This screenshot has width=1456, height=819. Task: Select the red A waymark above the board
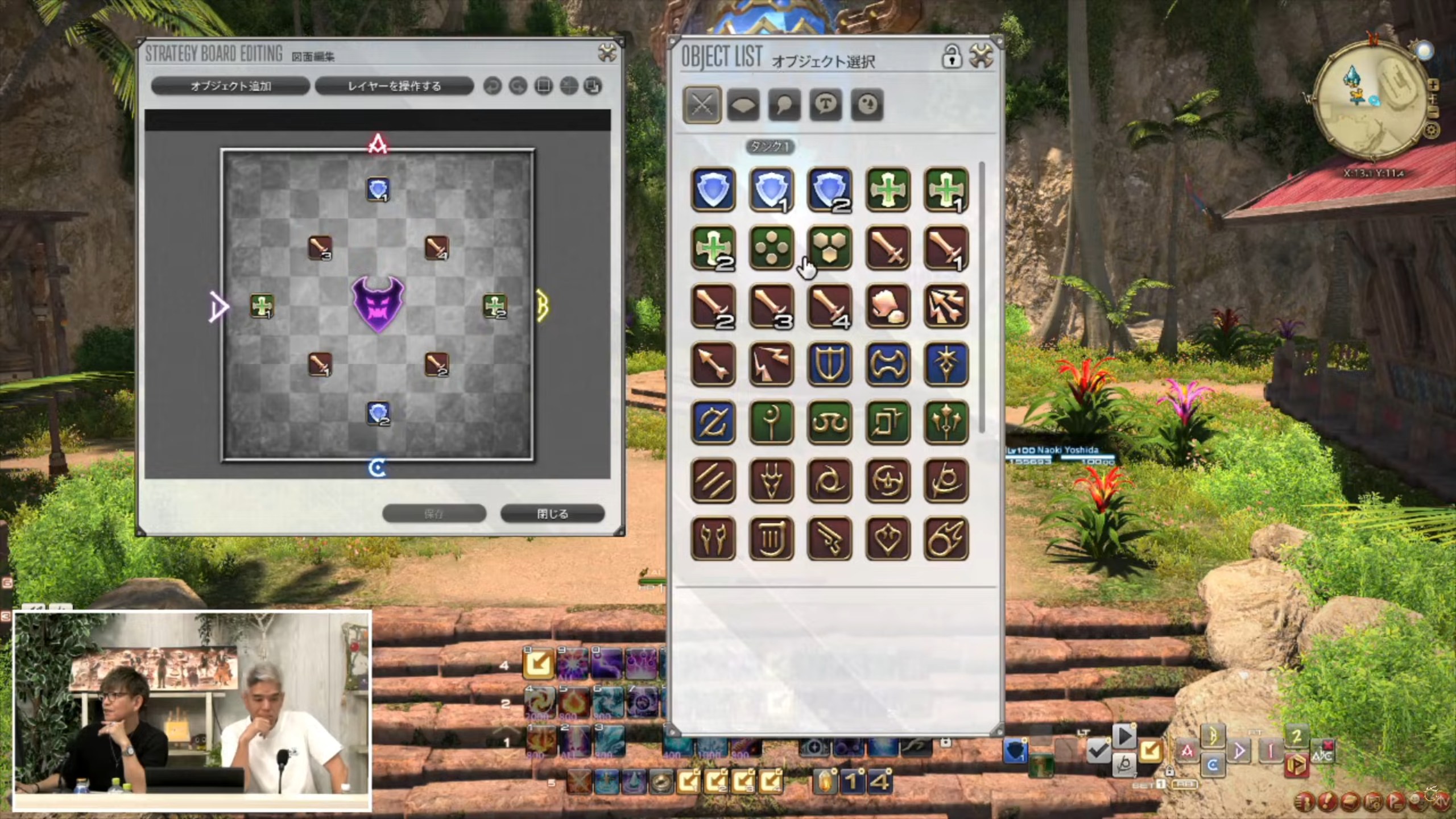click(378, 144)
